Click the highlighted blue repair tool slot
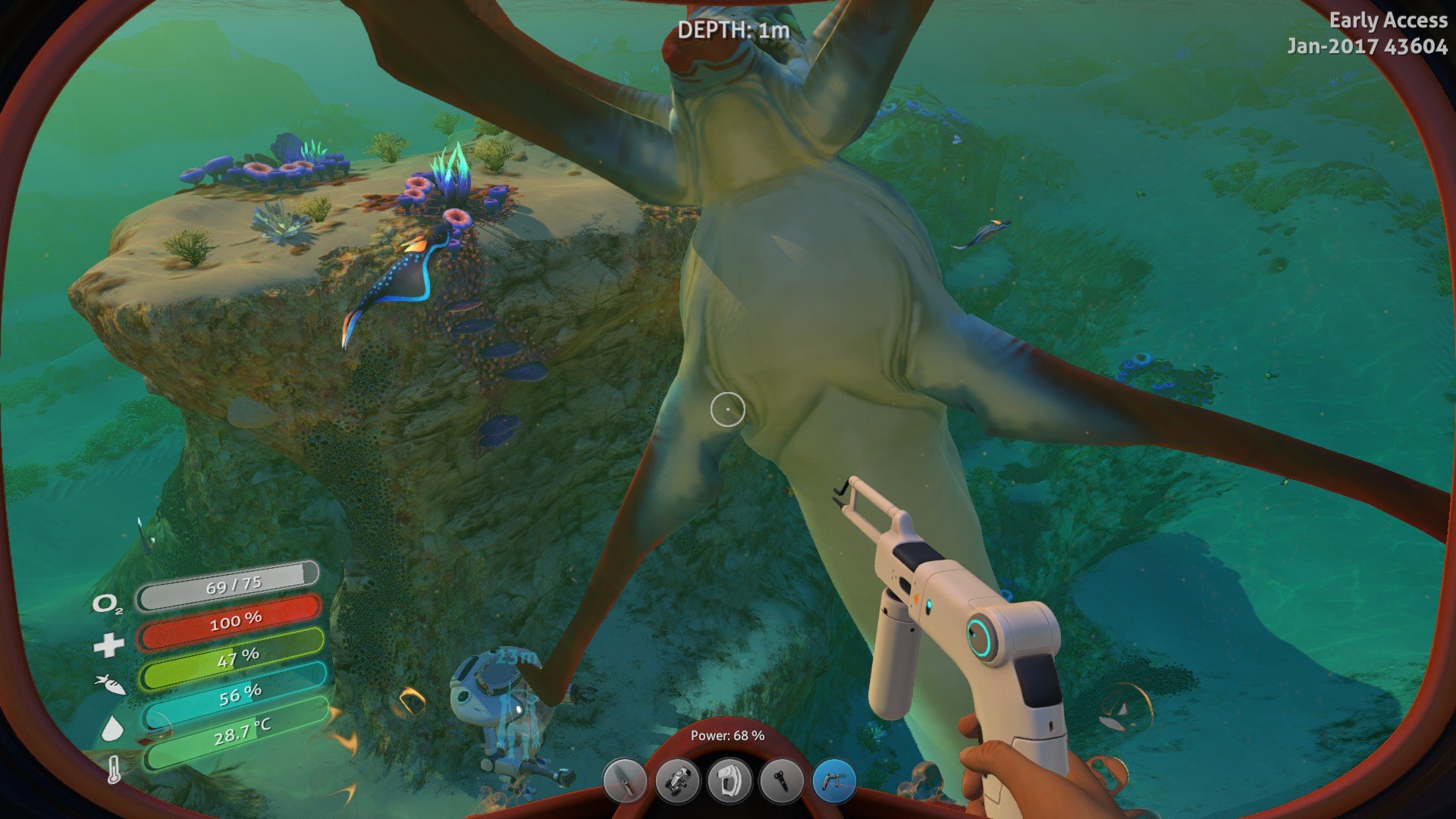 coord(834,781)
